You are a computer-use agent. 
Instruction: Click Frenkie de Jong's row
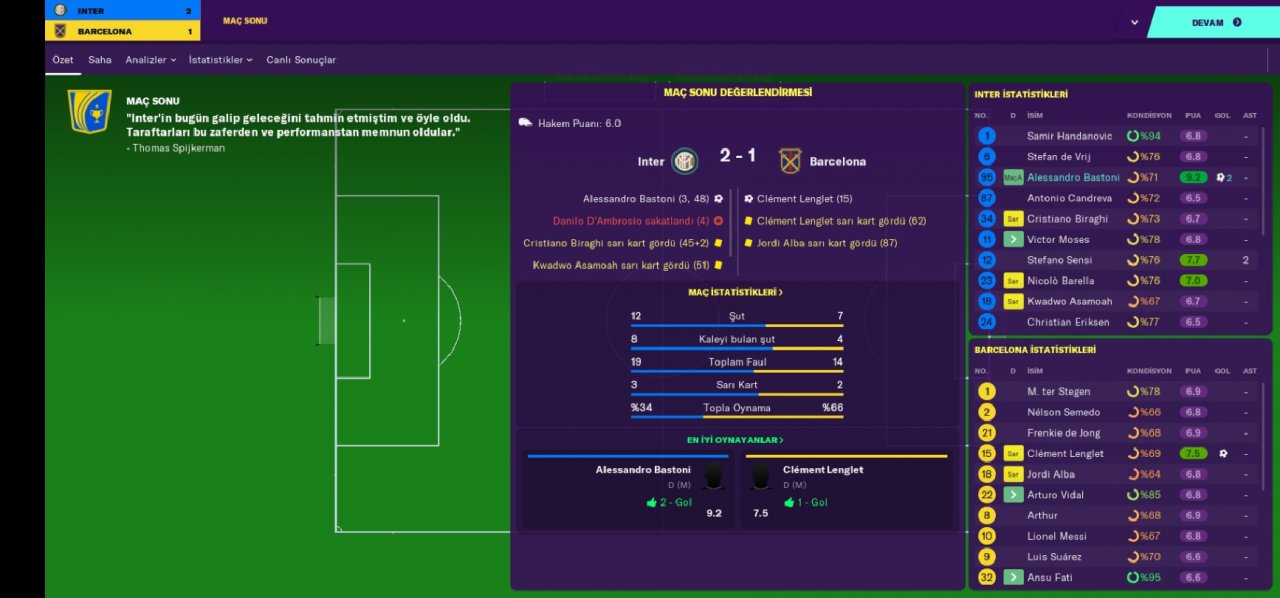(1065, 433)
